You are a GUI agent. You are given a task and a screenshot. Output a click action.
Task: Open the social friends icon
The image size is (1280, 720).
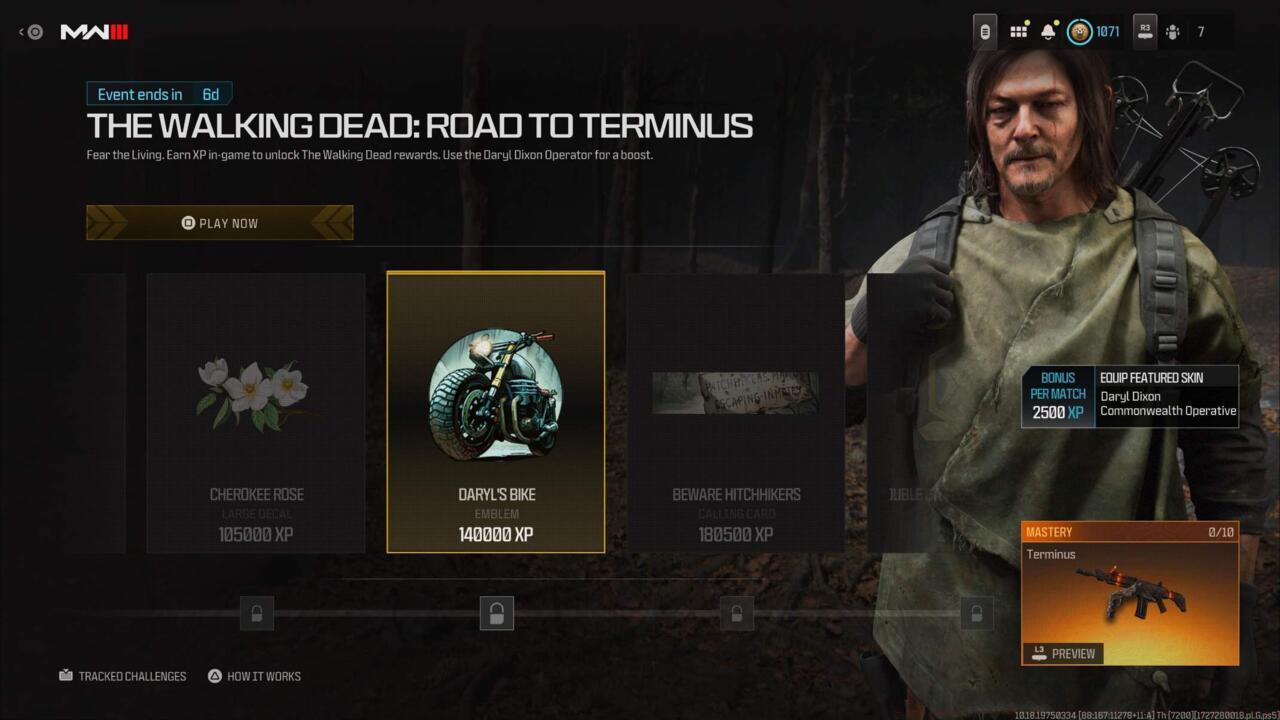(x=1172, y=32)
